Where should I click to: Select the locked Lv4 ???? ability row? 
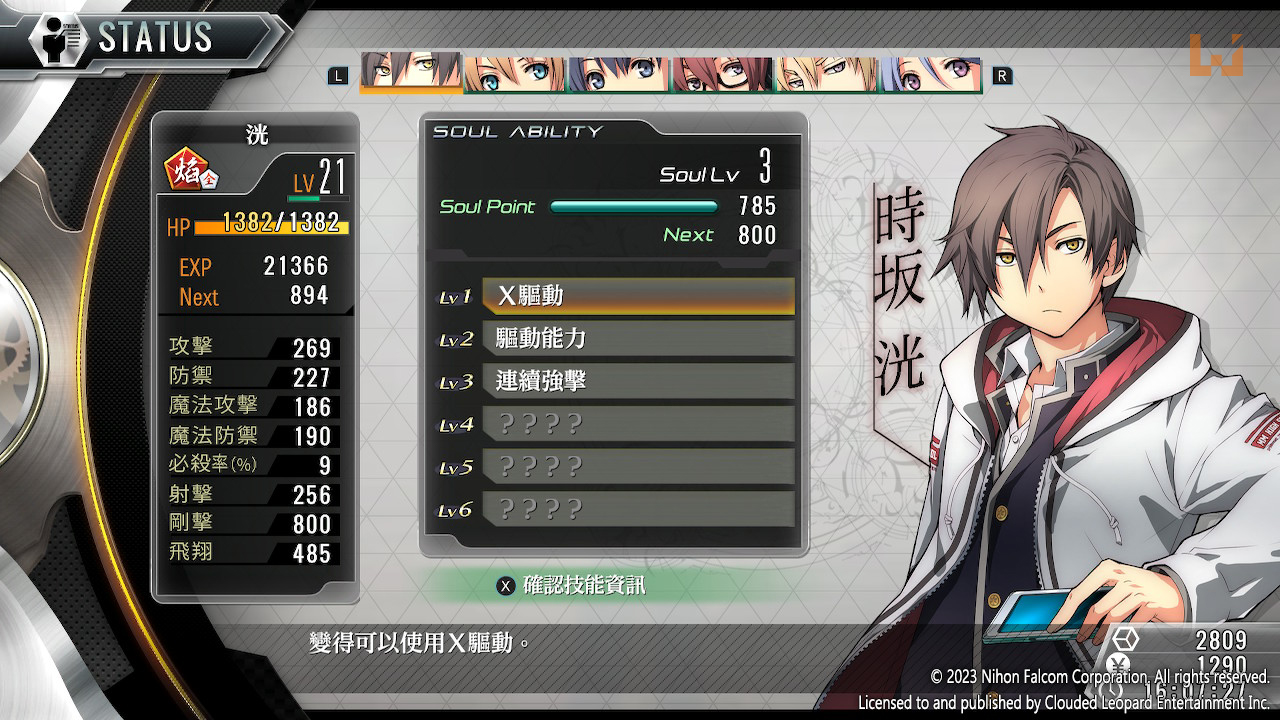(x=638, y=424)
